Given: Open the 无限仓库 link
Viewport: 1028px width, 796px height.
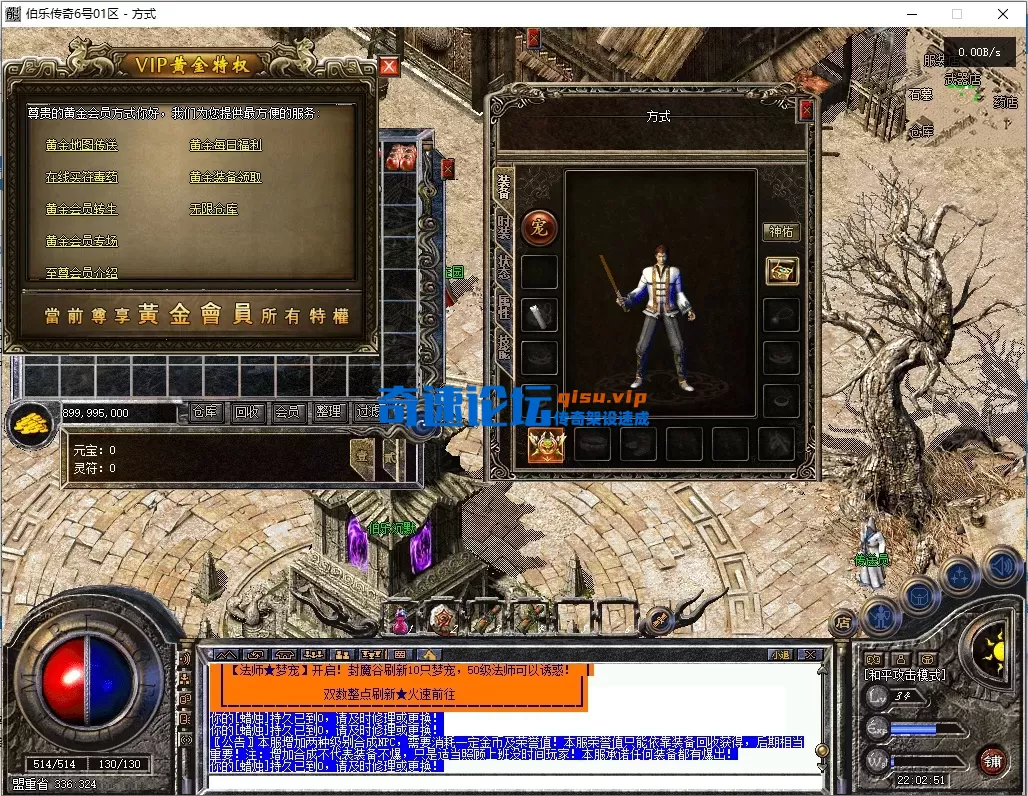Looking at the screenshot, I should coord(214,209).
